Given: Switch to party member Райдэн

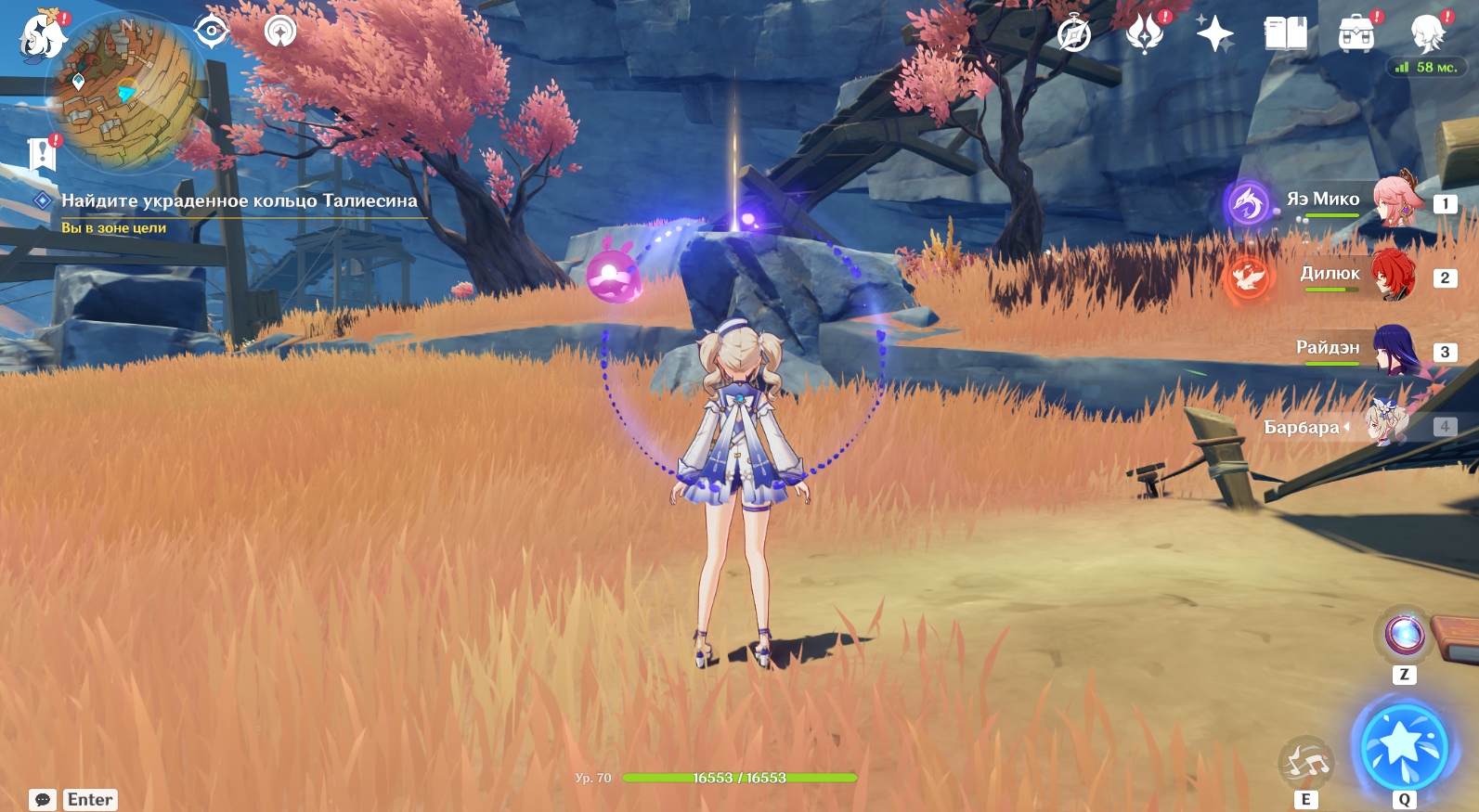Looking at the screenshot, I should 1393,350.
